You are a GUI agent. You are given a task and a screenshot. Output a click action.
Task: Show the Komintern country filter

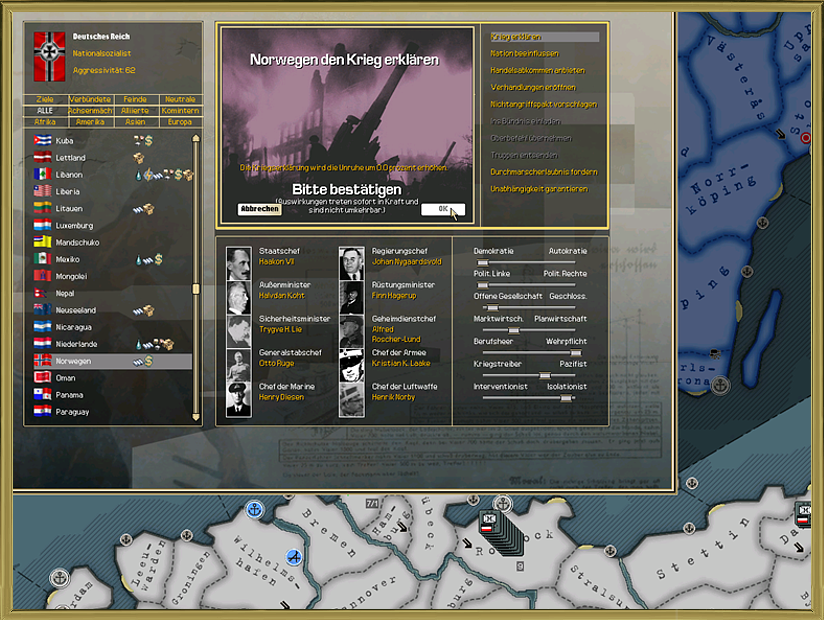click(x=180, y=111)
